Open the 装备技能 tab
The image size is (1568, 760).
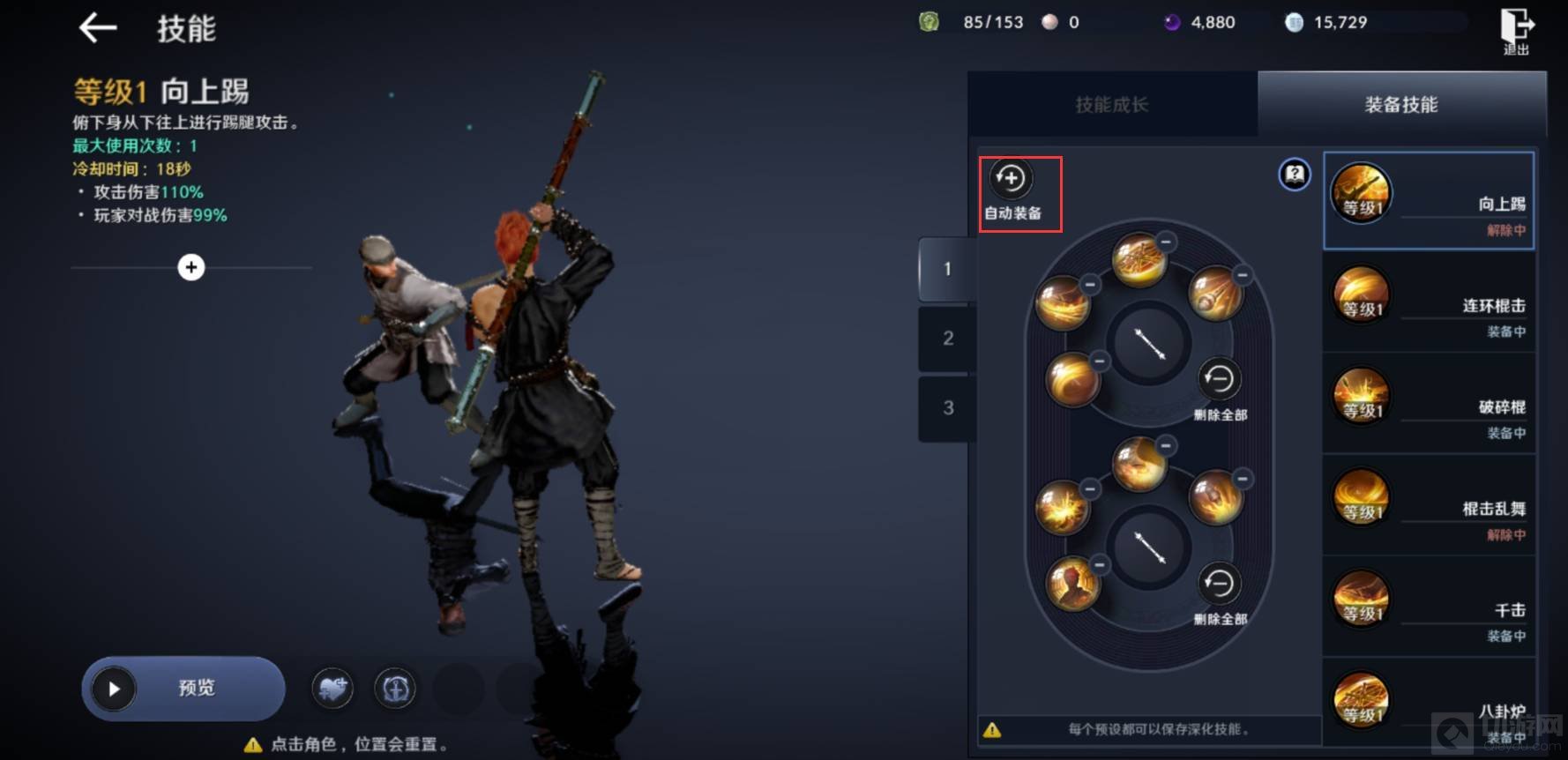coord(1400,105)
